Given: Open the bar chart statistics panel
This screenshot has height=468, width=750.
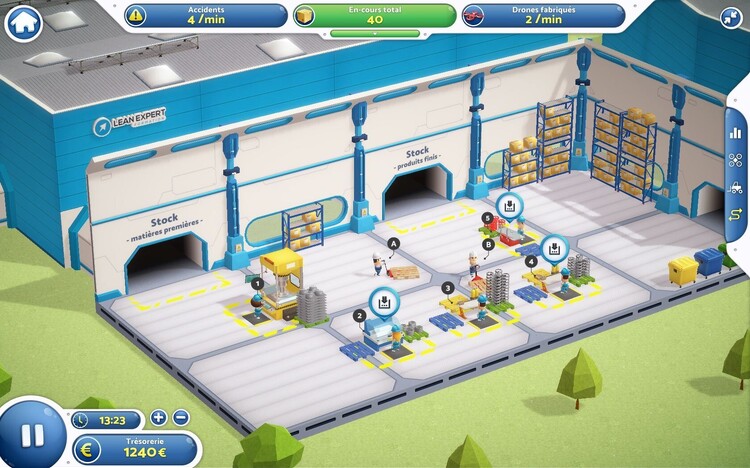Looking at the screenshot, I should 736,131.
